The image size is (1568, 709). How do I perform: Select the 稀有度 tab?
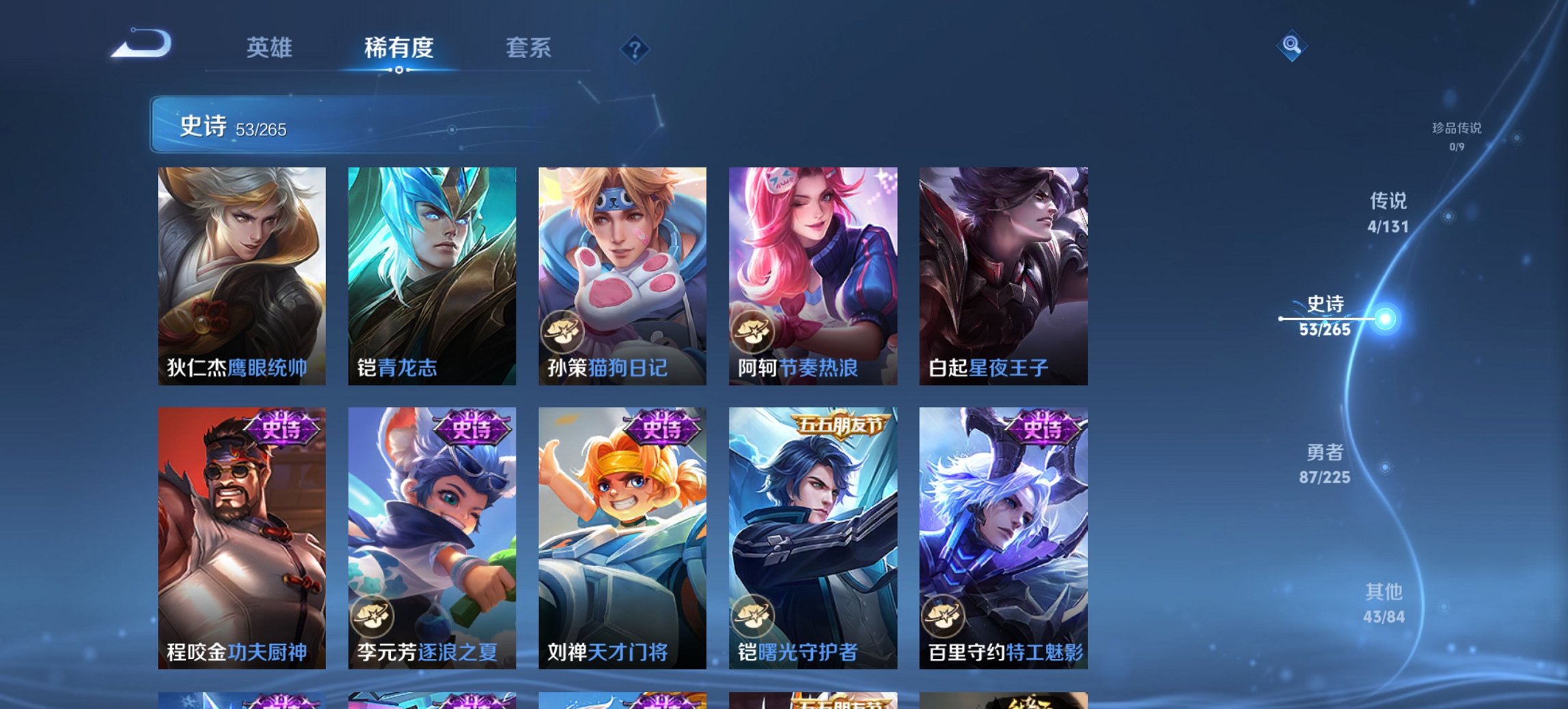[399, 48]
